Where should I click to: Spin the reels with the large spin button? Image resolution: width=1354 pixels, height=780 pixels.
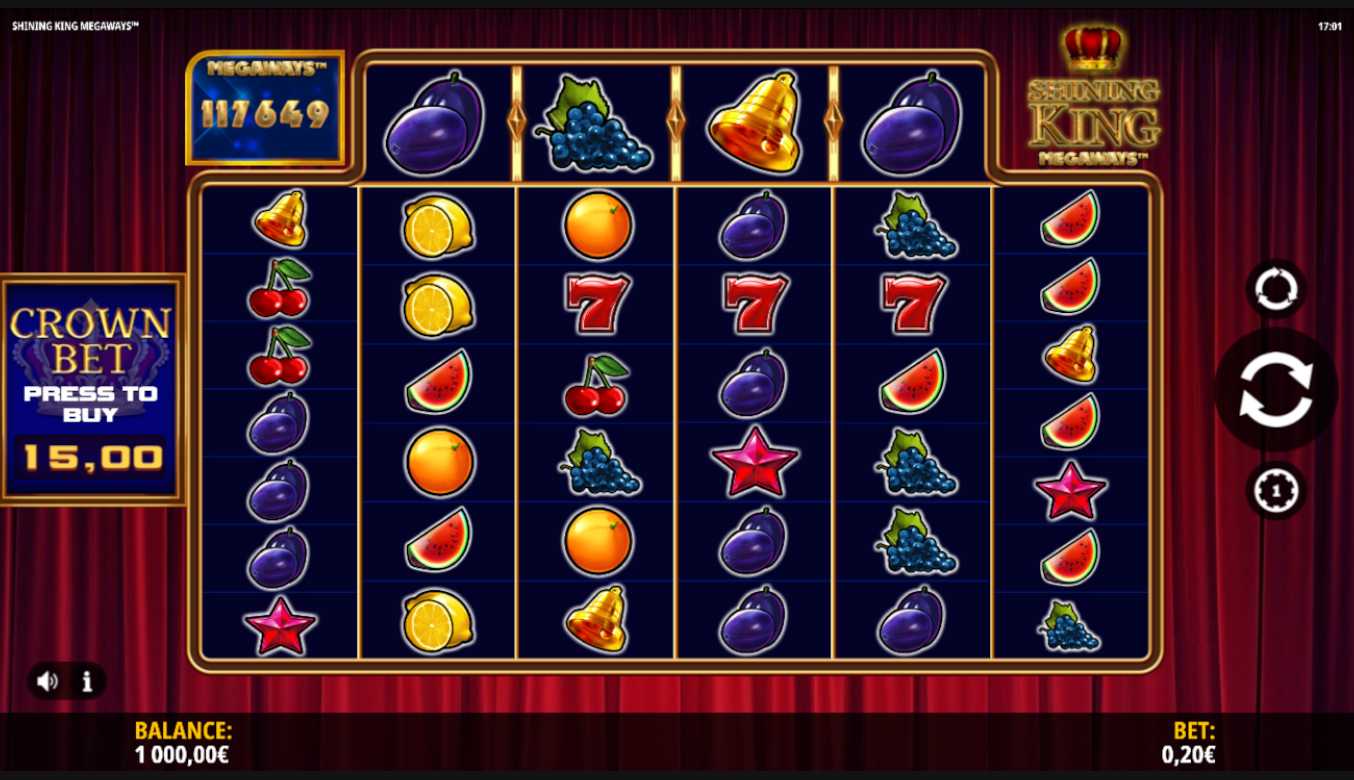point(1275,390)
